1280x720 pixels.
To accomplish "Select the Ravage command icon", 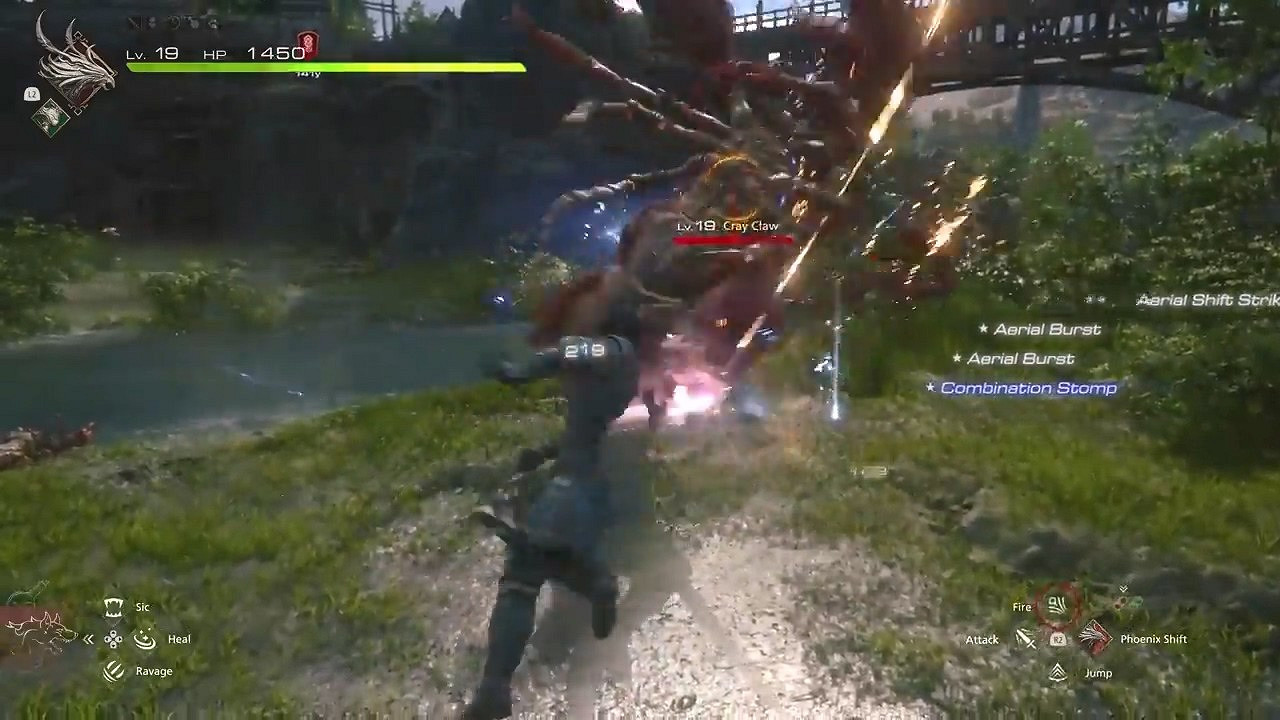I will (112, 671).
